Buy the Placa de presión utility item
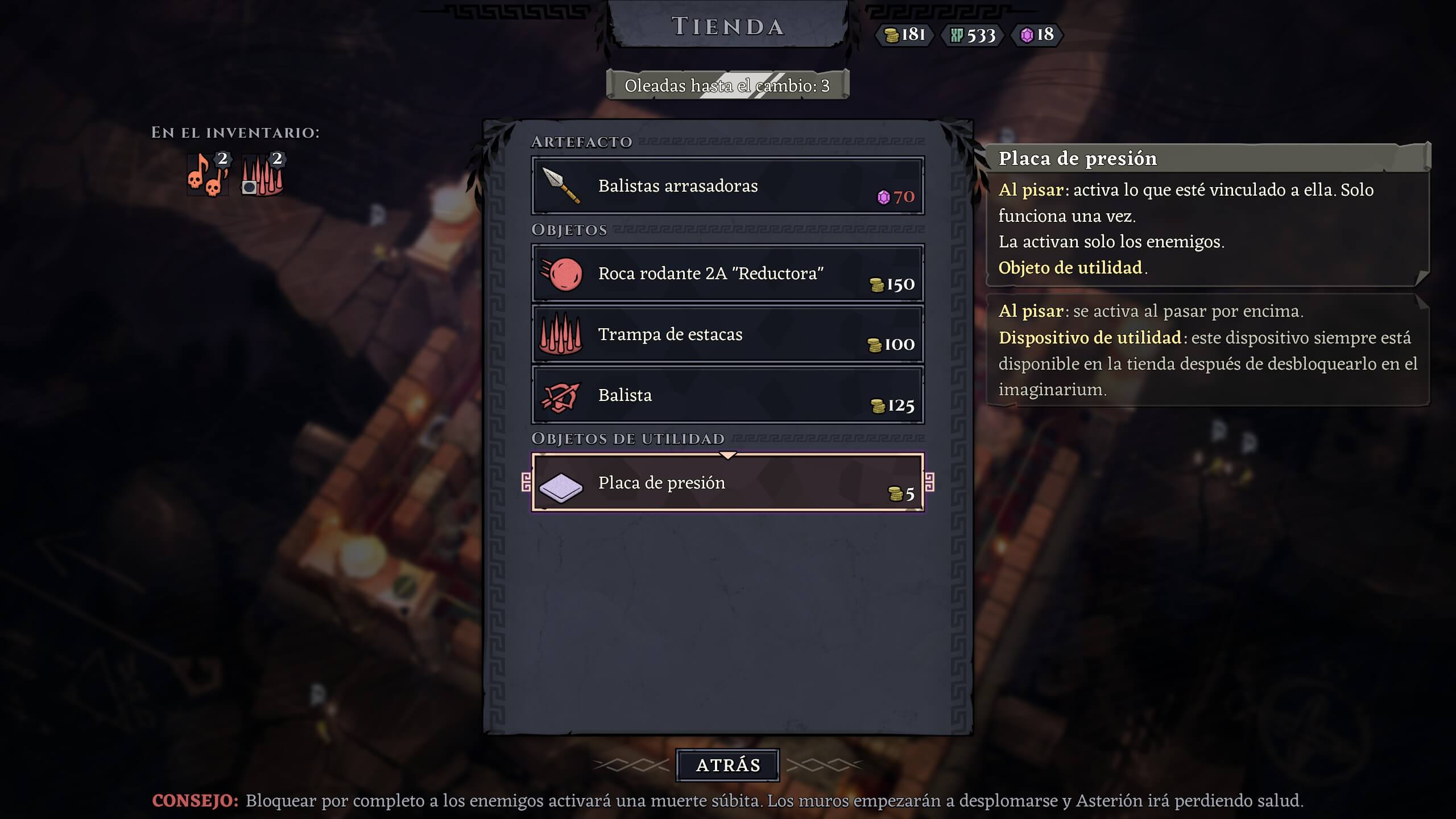The image size is (1456, 819). (x=727, y=483)
